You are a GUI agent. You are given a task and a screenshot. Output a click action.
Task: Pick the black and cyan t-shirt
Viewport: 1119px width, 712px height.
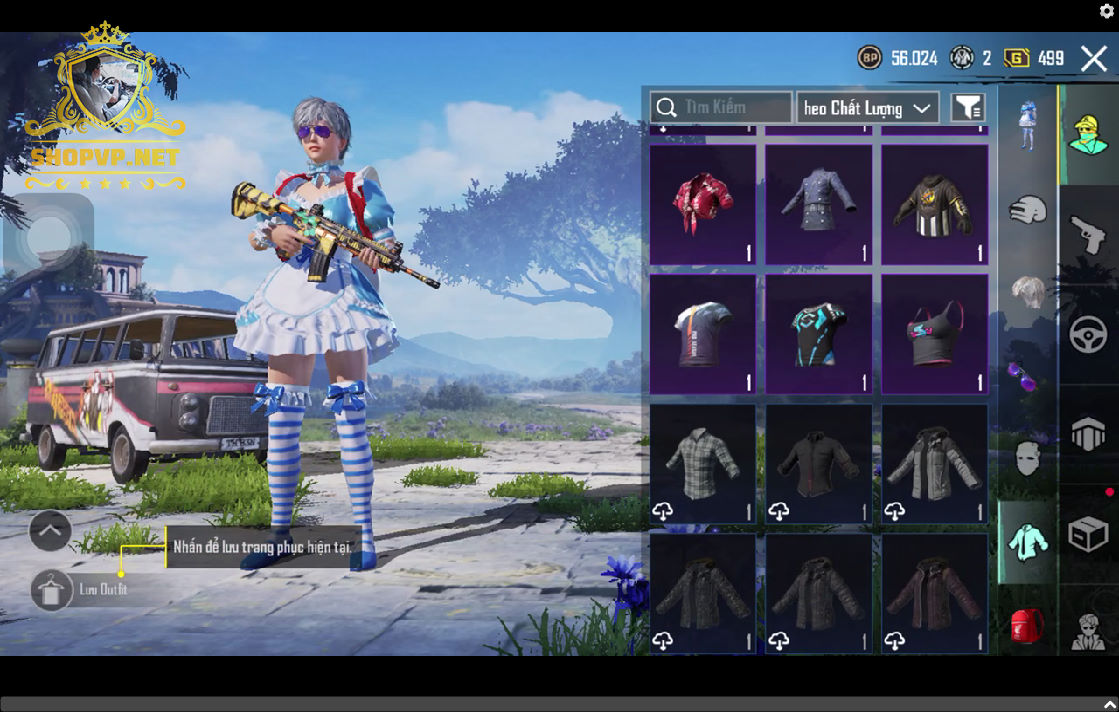[x=819, y=334]
